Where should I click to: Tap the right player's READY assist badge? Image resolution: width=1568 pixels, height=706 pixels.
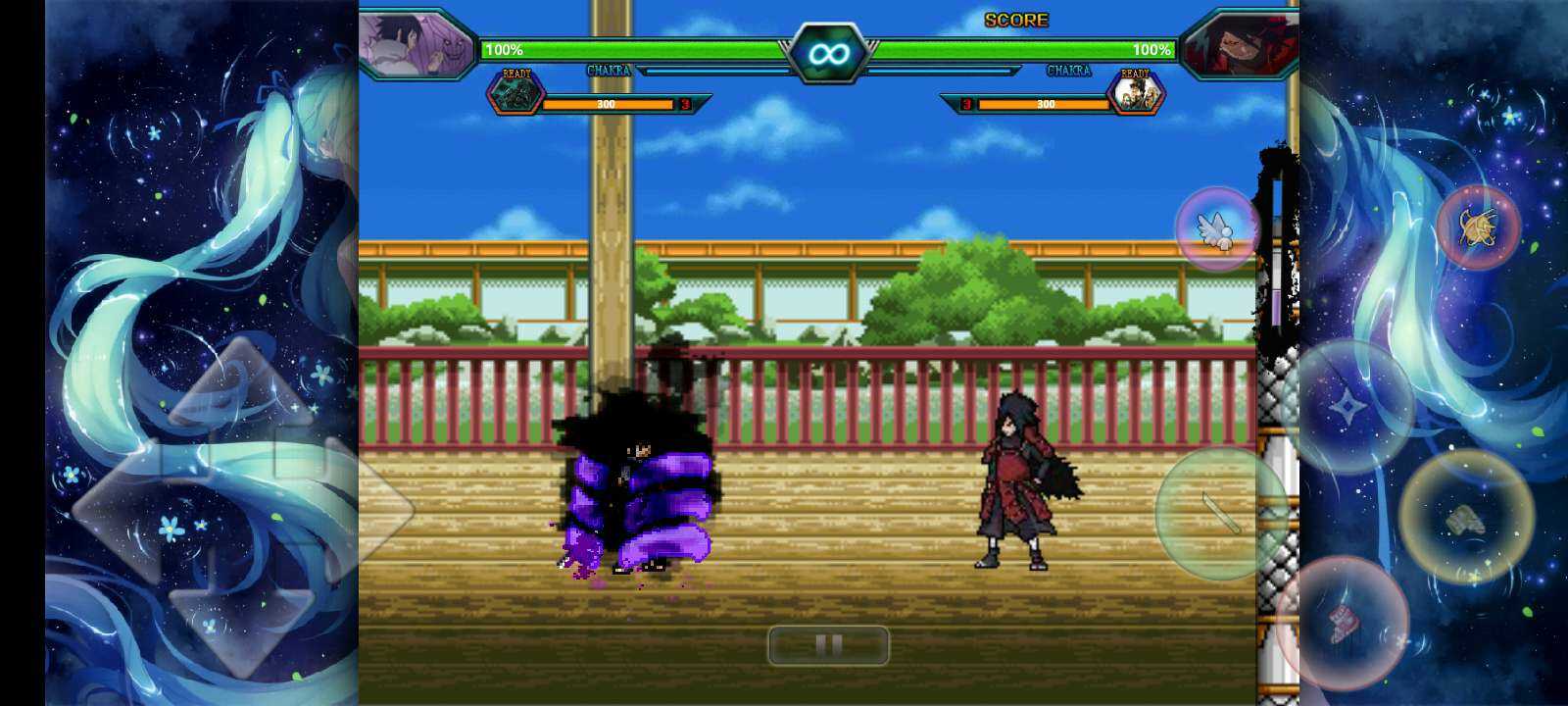point(1137,90)
